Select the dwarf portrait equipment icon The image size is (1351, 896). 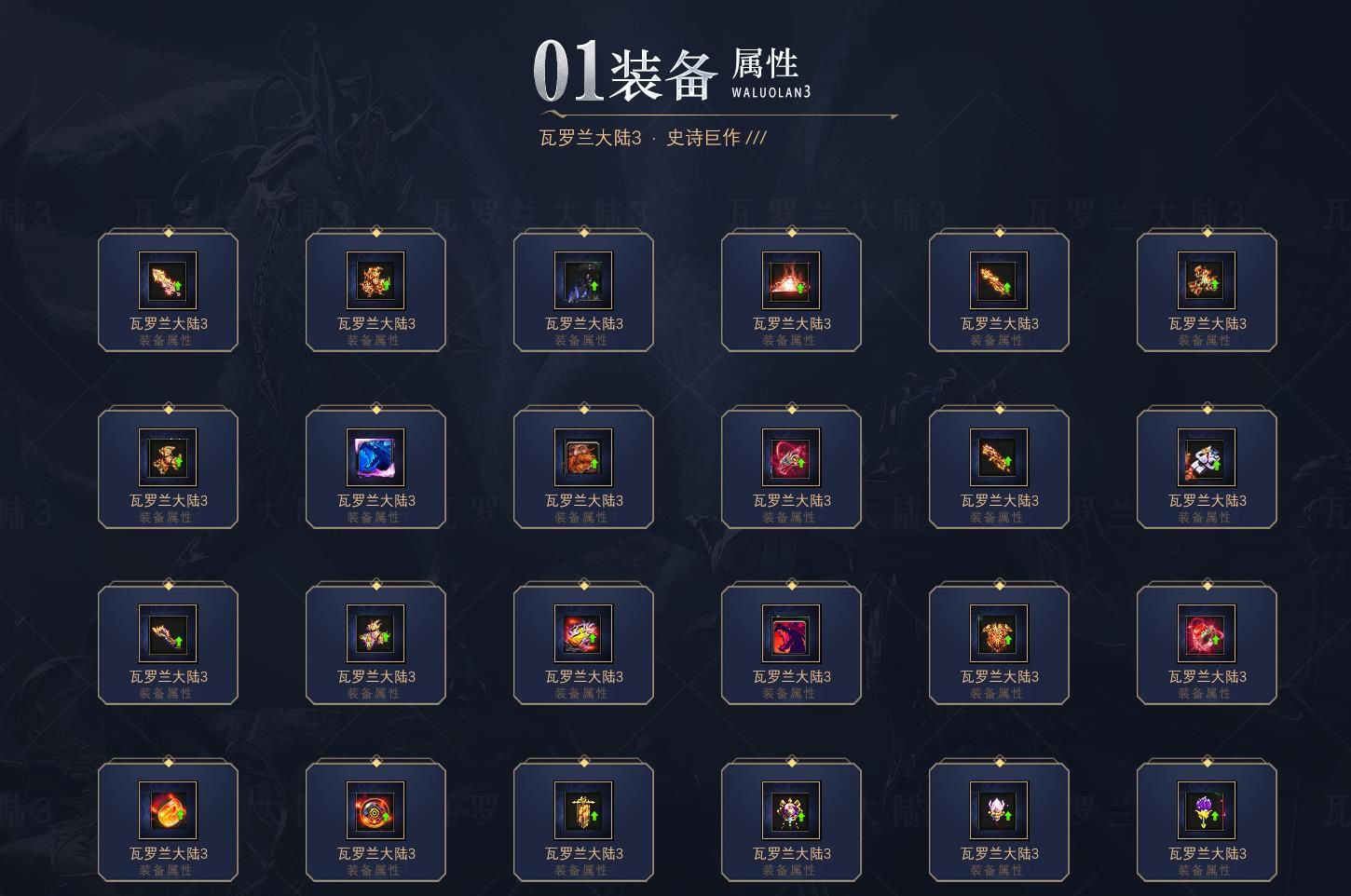point(583,456)
